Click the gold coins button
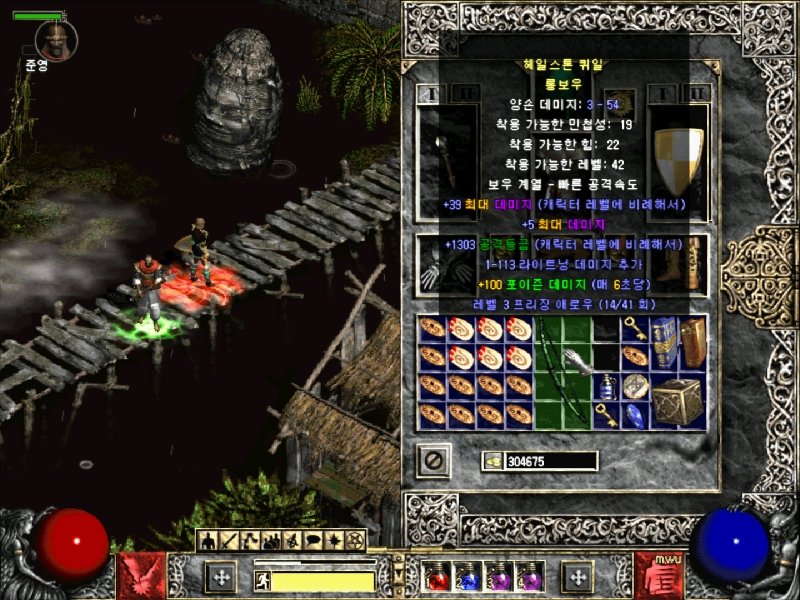The width and height of the screenshot is (800, 600). tap(492, 461)
